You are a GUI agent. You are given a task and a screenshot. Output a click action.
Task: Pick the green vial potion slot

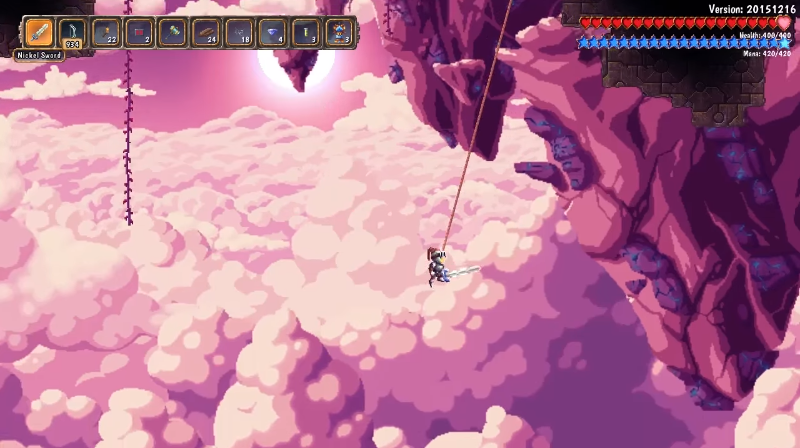point(307,32)
